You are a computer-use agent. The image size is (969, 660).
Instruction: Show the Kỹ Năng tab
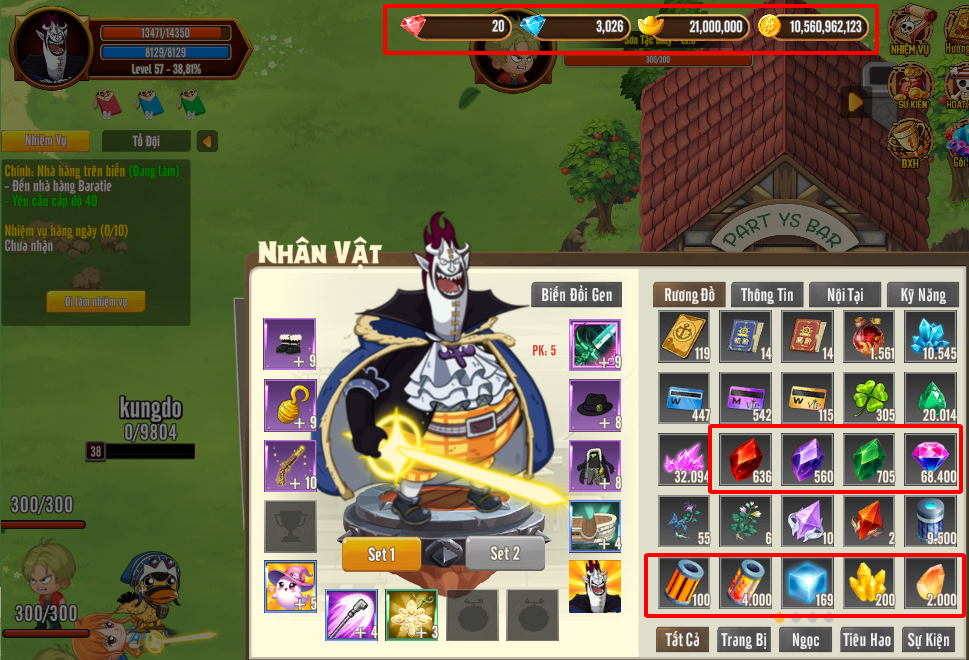pyautogui.click(x=921, y=295)
